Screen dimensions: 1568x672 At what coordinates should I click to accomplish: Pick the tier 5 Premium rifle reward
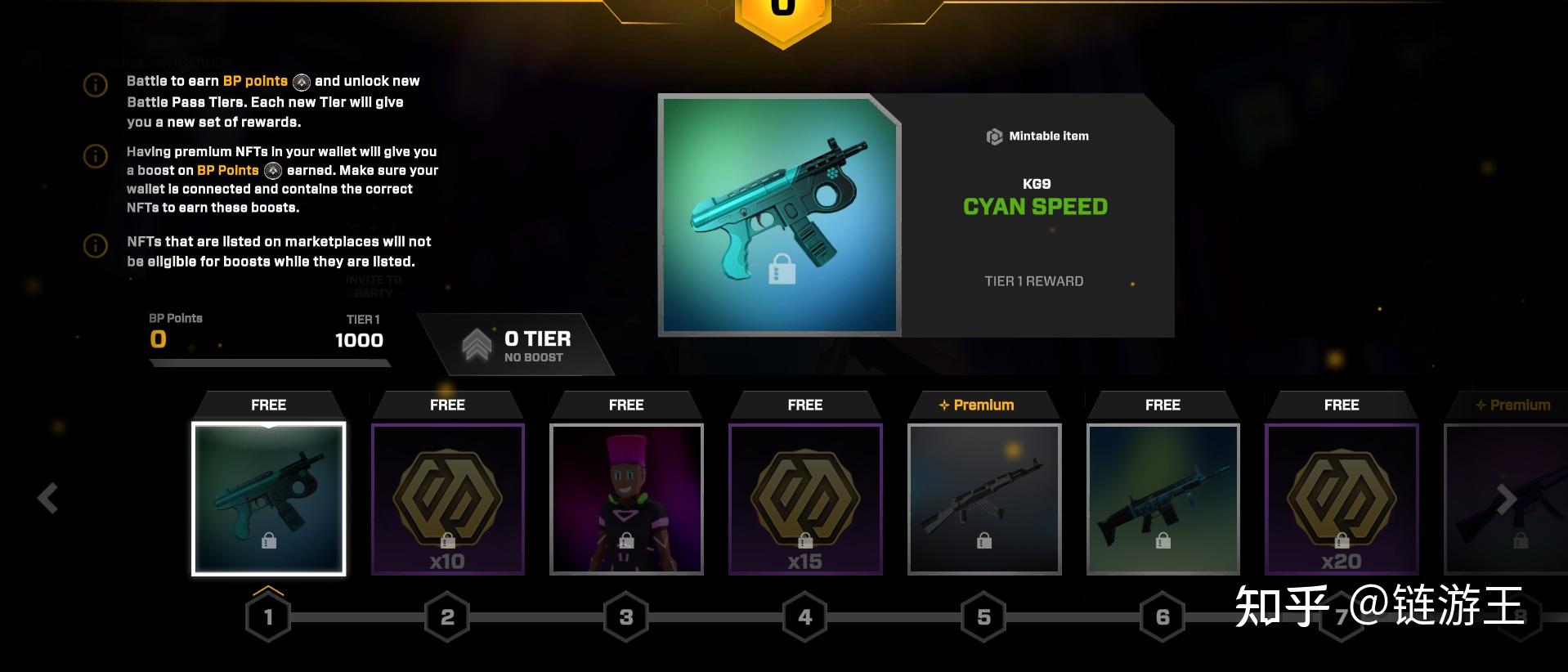coord(984,498)
